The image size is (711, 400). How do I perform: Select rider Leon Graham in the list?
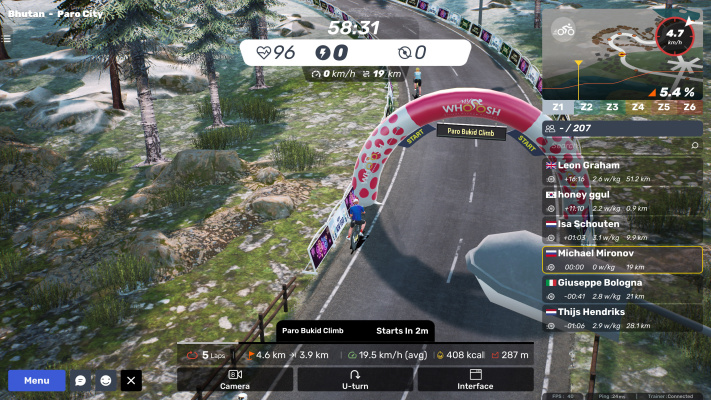[x=622, y=171]
